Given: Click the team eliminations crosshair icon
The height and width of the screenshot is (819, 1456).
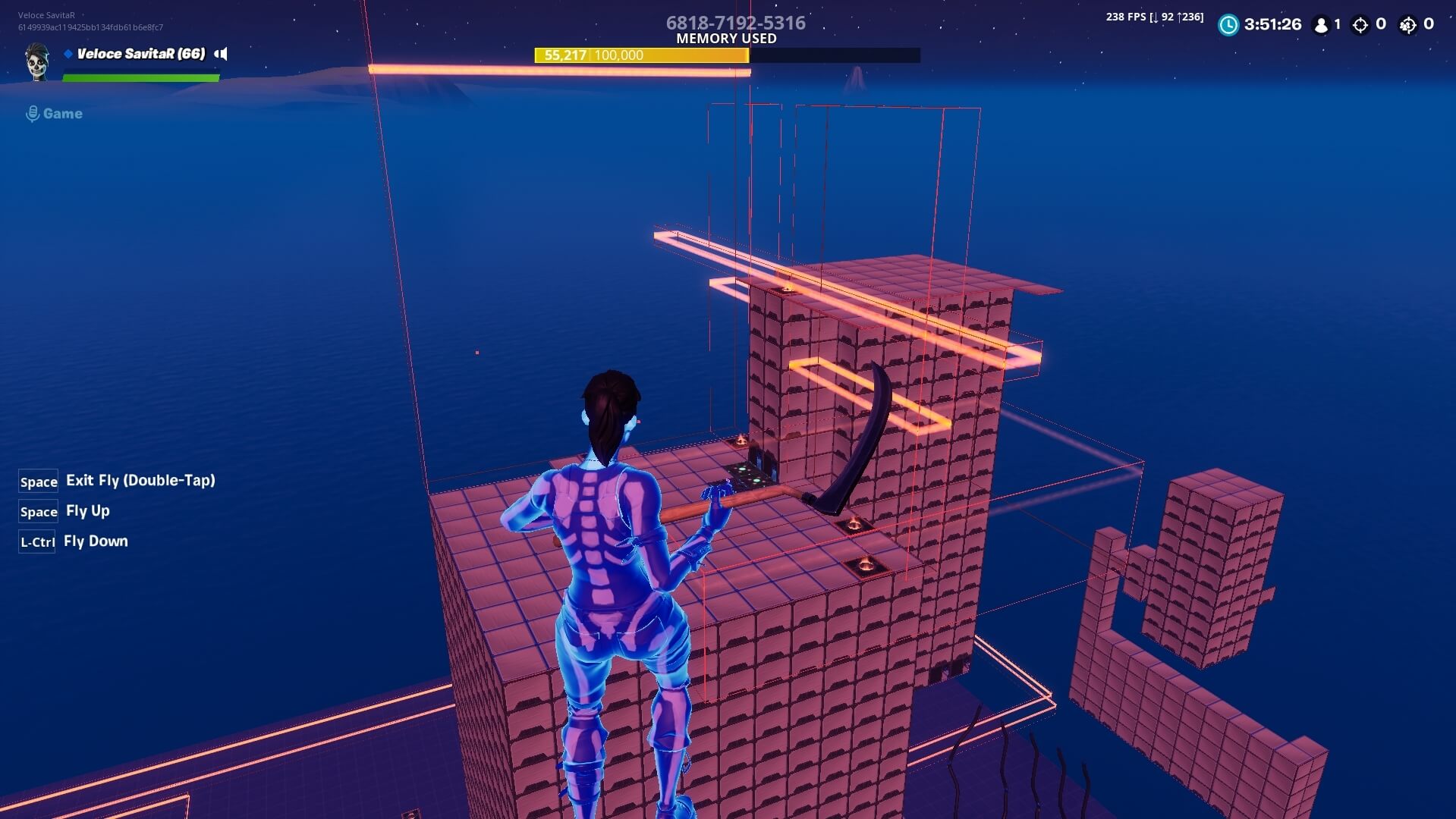Looking at the screenshot, I should (x=1409, y=24).
